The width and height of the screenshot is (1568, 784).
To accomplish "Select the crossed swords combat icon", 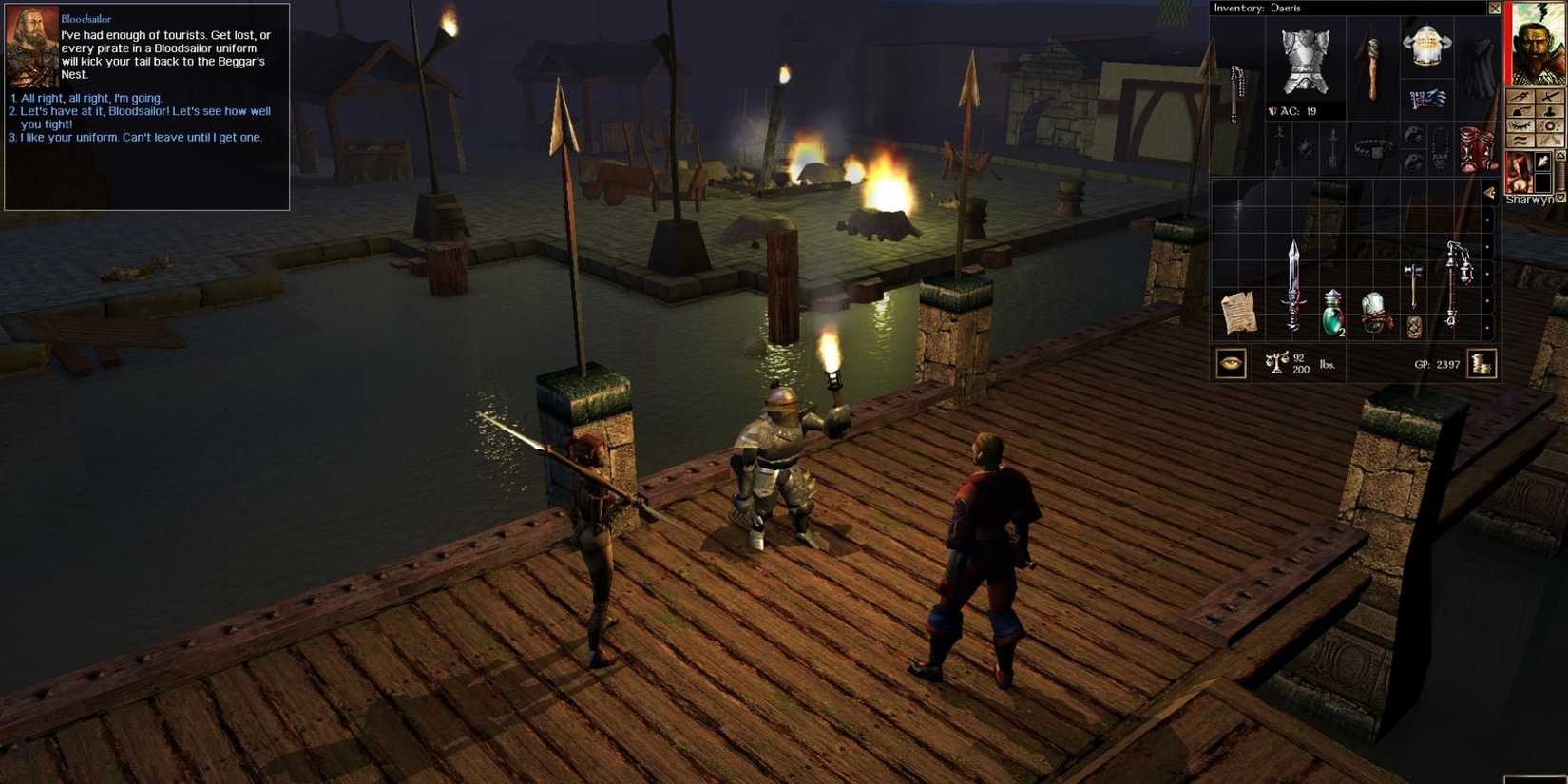I will pyautogui.click(x=1549, y=96).
